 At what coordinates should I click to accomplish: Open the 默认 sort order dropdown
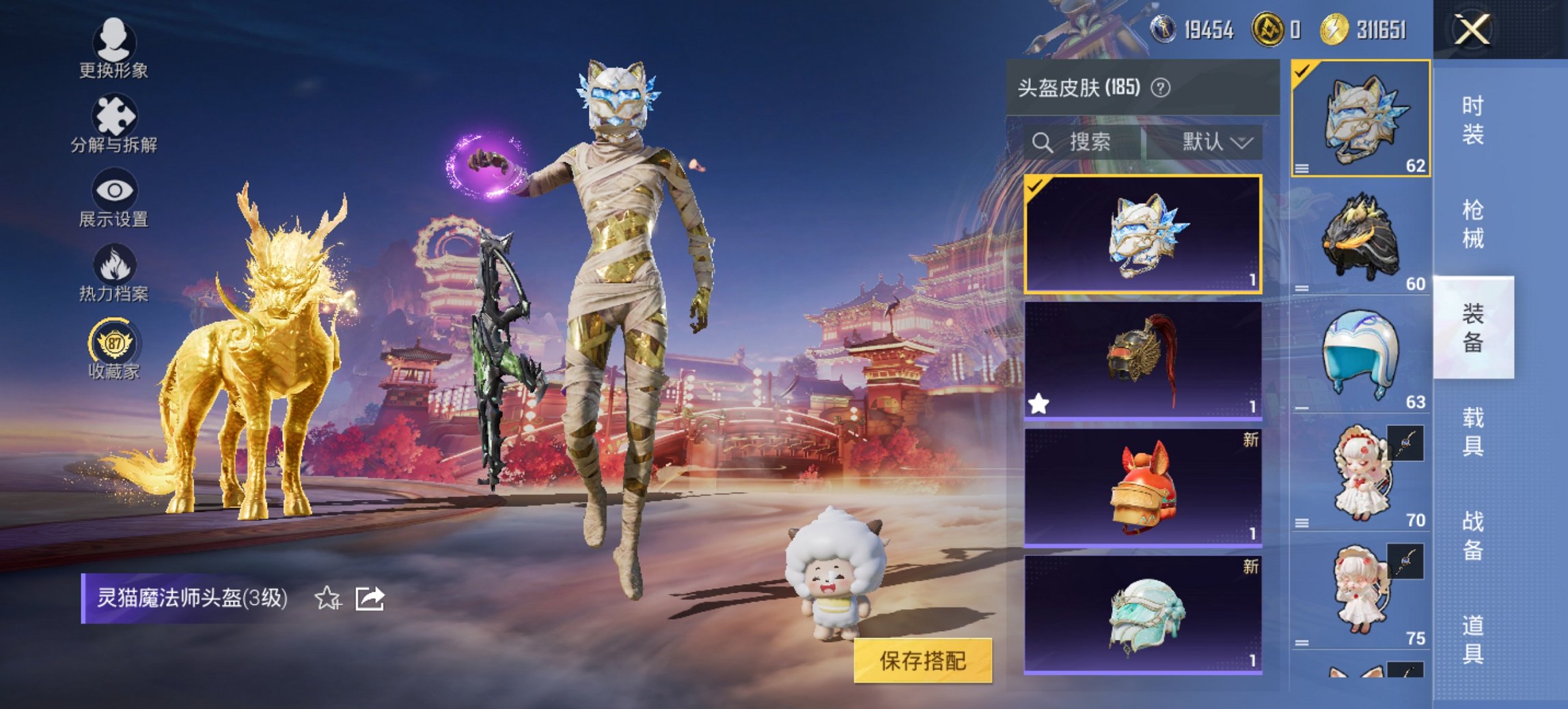coord(1215,143)
